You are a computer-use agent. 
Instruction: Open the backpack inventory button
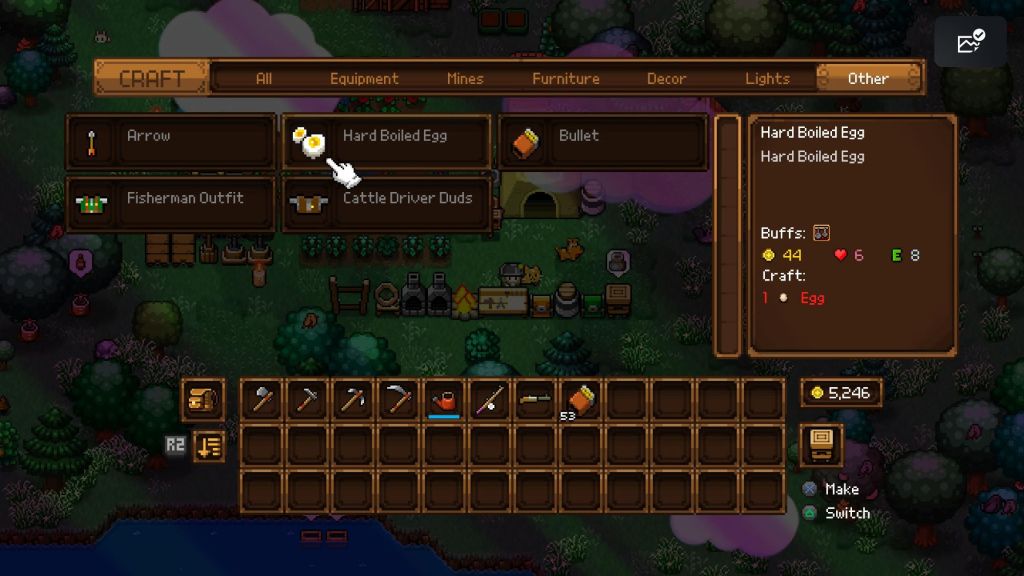click(203, 399)
